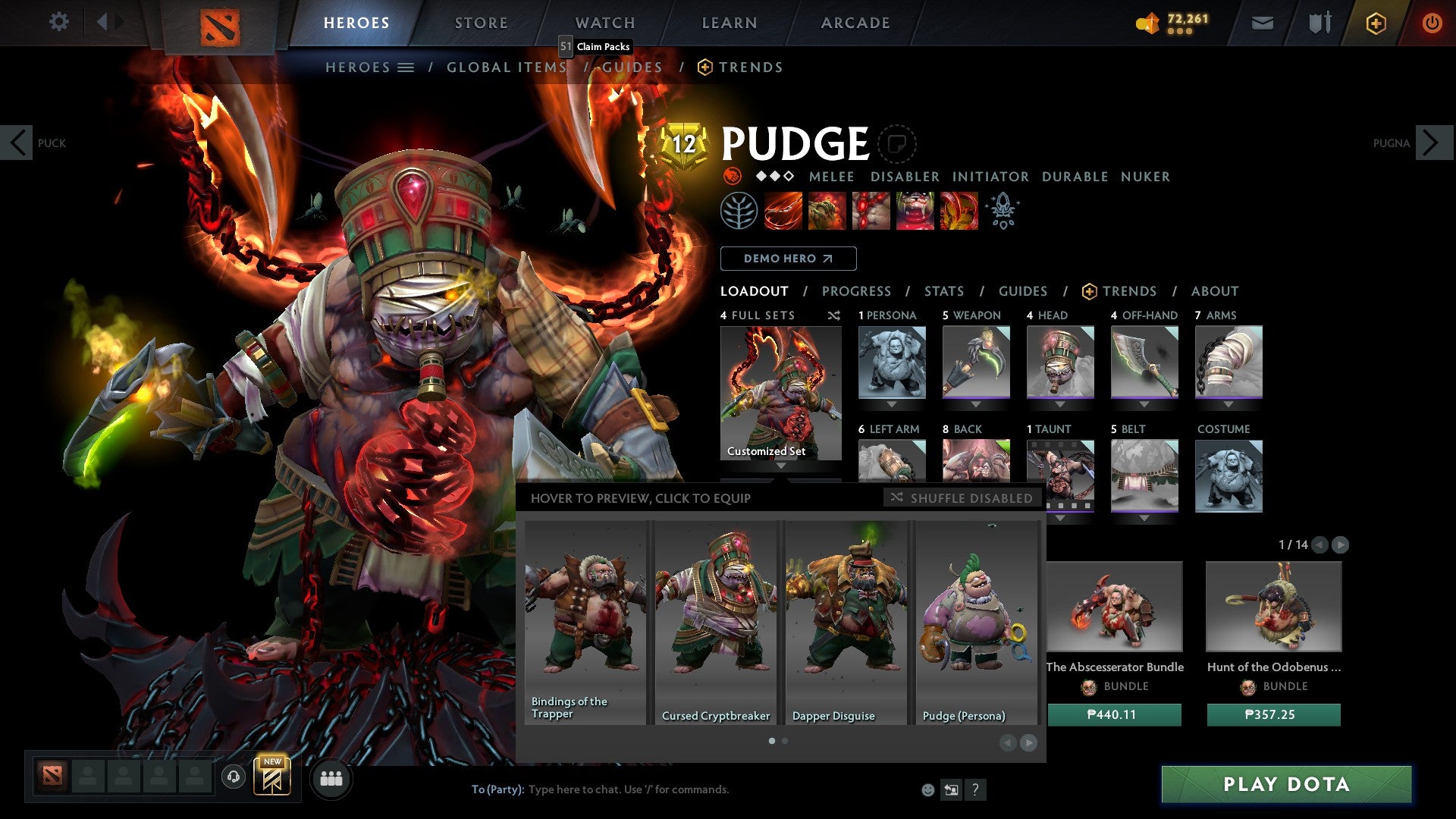The image size is (1456, 819).
Task: Switch to the STATS tab
Action: pos(943,290)
